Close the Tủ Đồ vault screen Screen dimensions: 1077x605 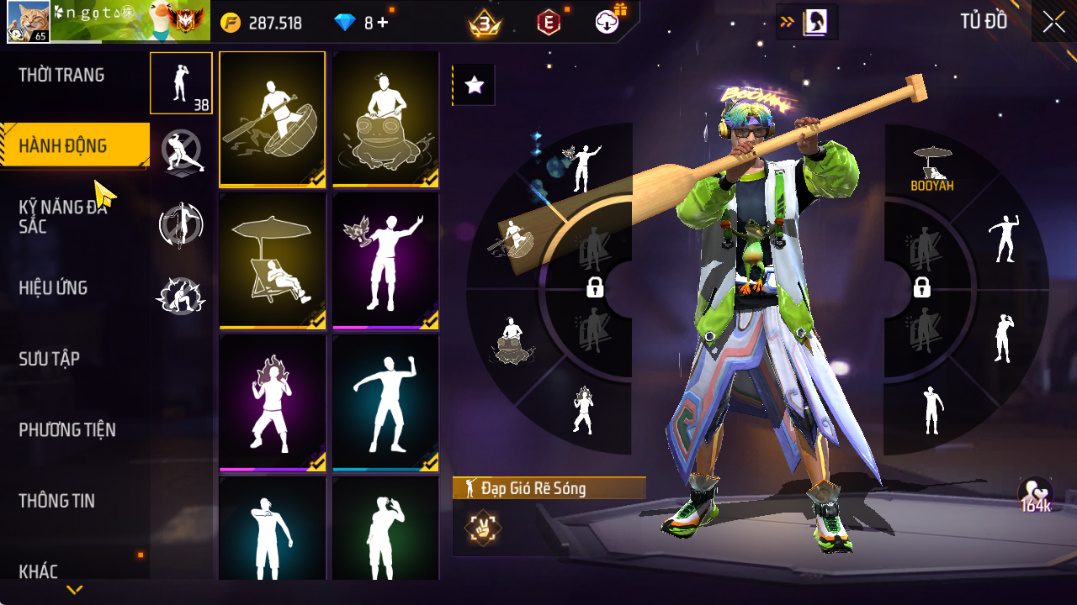(x=1053, y=22)
